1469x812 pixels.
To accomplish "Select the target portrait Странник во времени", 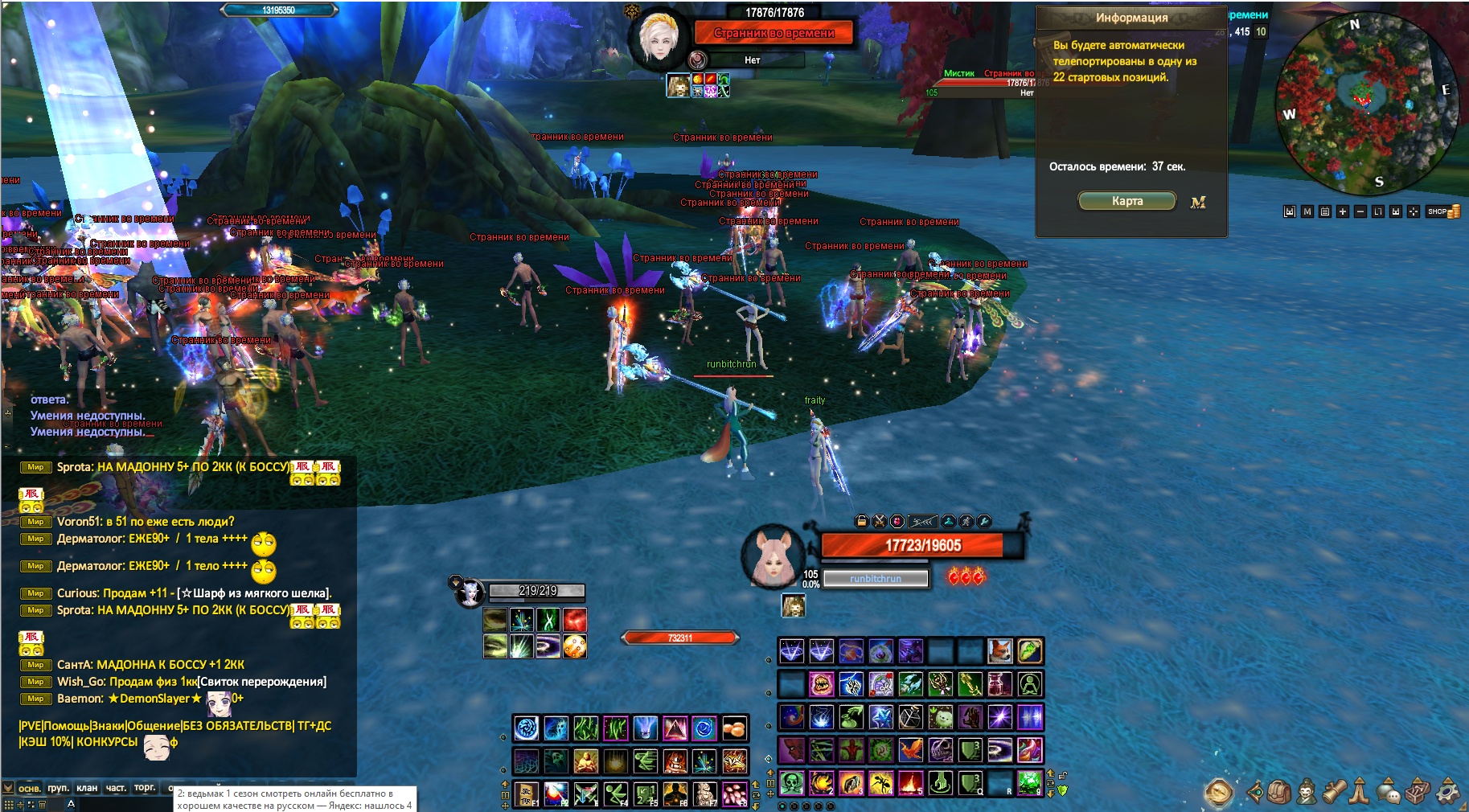I will tap(659, 38).
